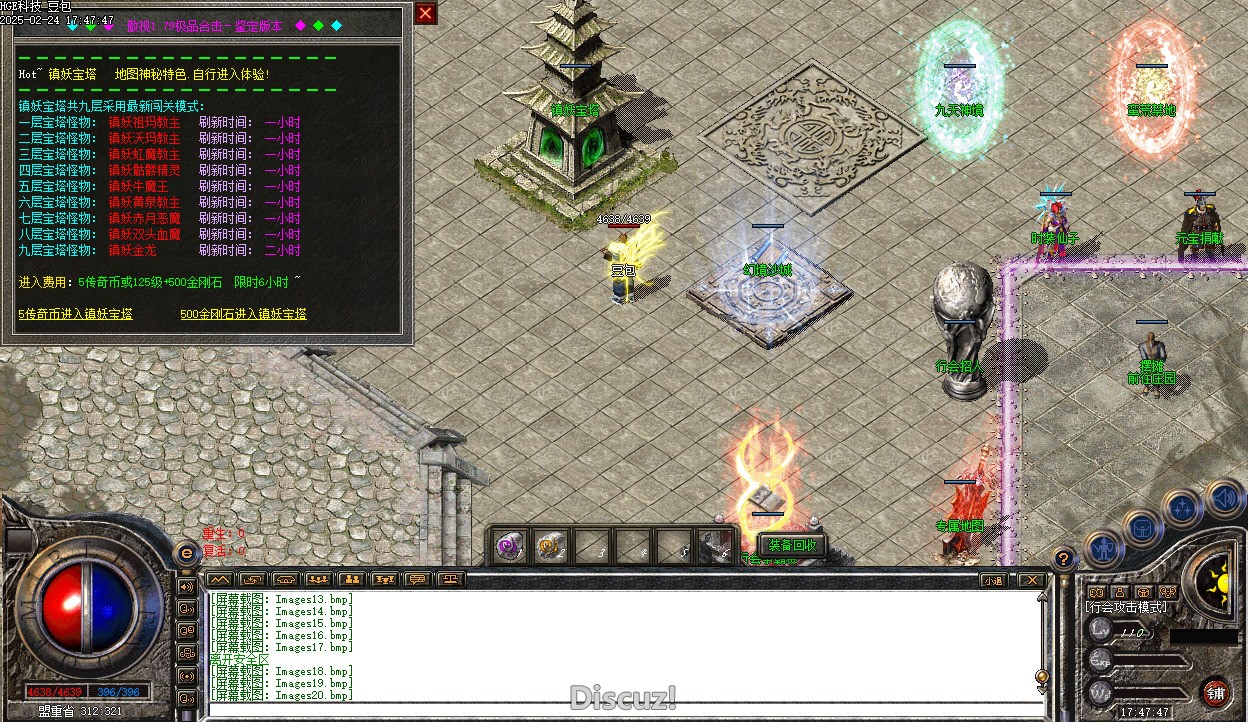Select 500金刚石进入镇妖宝塔 option
The image size is (1248, 722).
243,314
